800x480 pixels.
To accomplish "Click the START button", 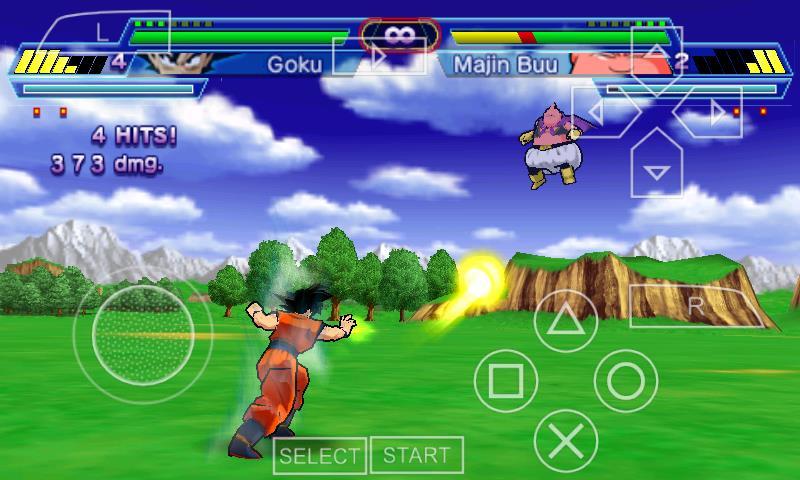I will pos(417,455).
